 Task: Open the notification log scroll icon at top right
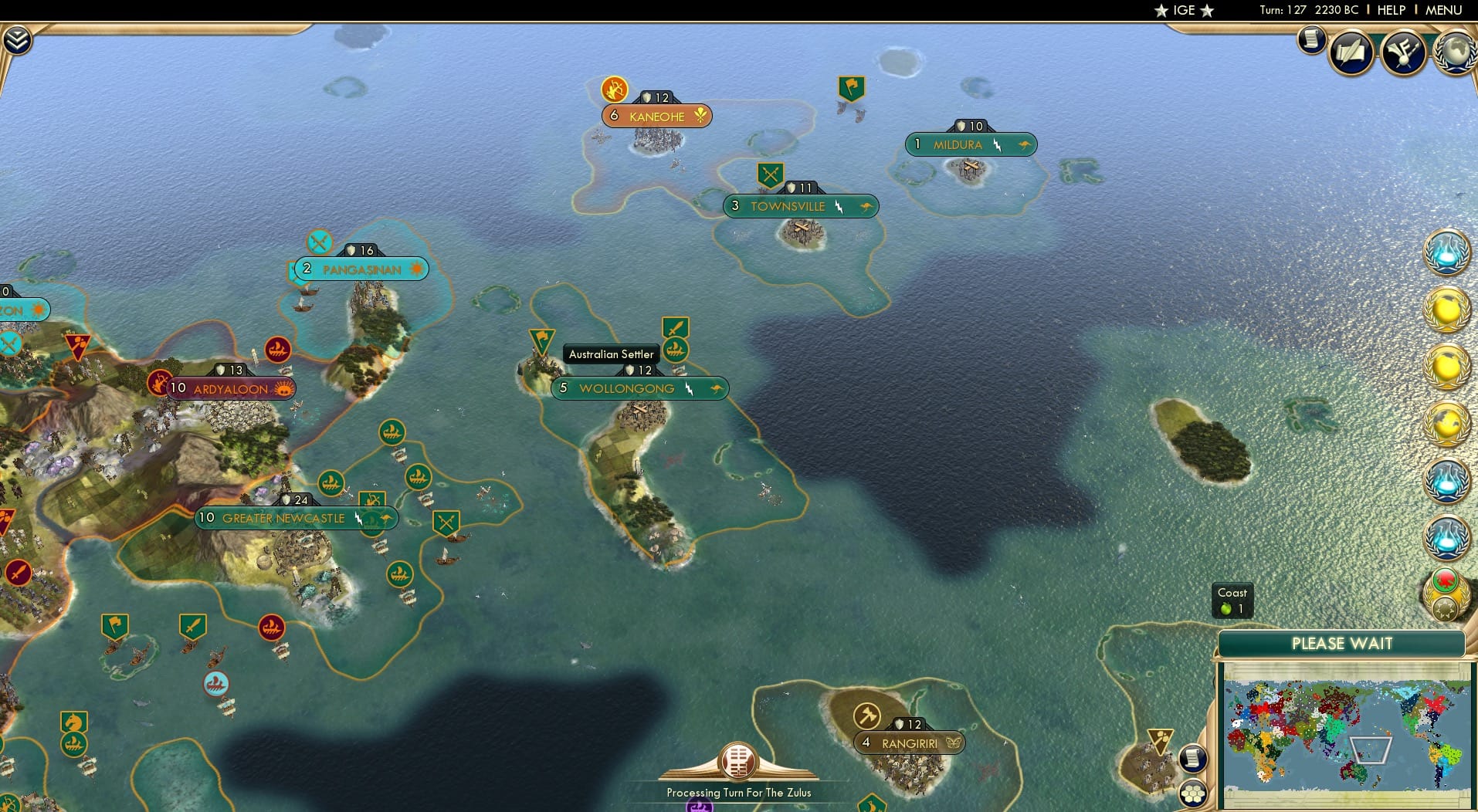click(1311, 39)
